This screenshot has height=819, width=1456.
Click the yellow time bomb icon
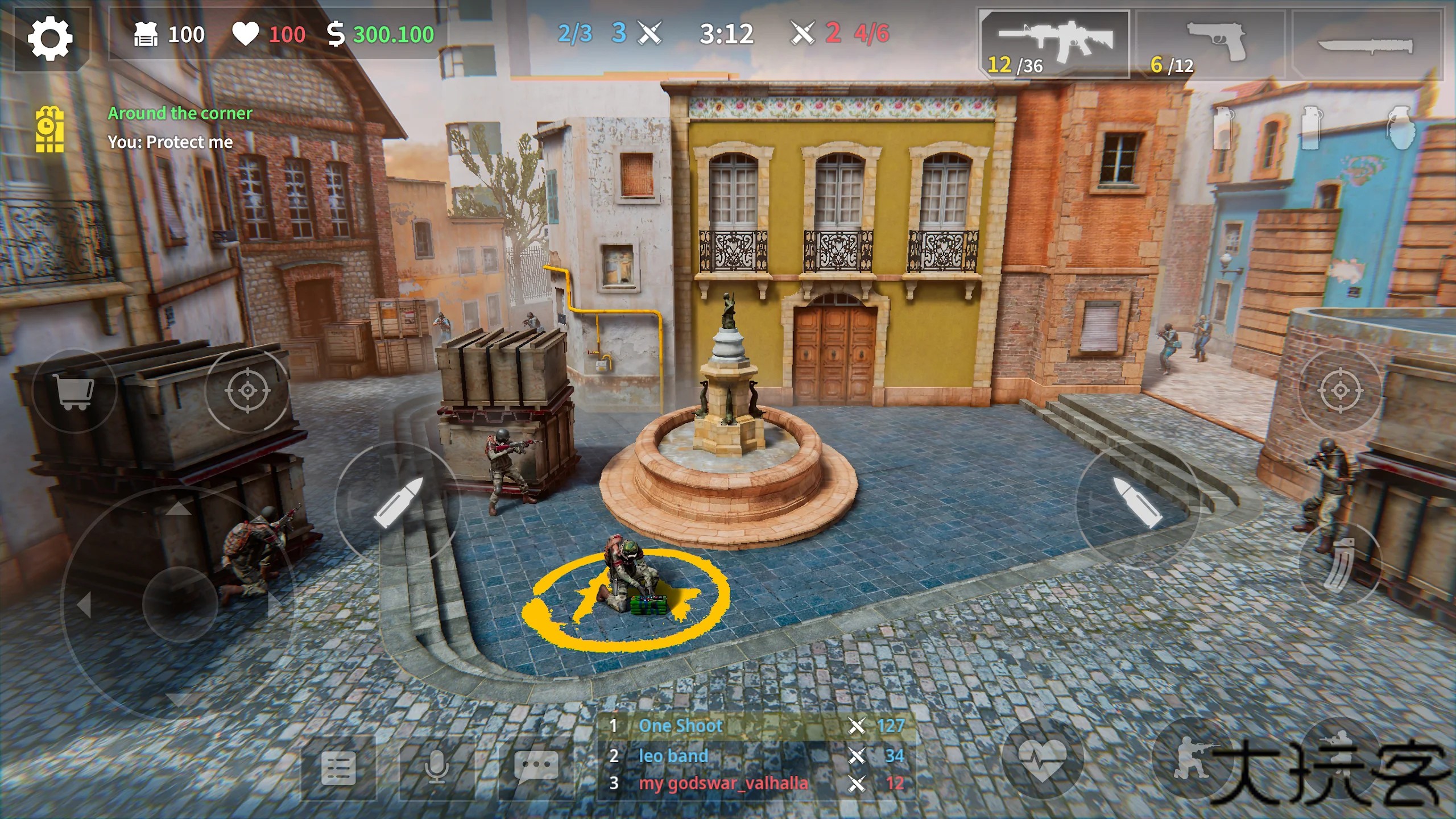point(50,130)
